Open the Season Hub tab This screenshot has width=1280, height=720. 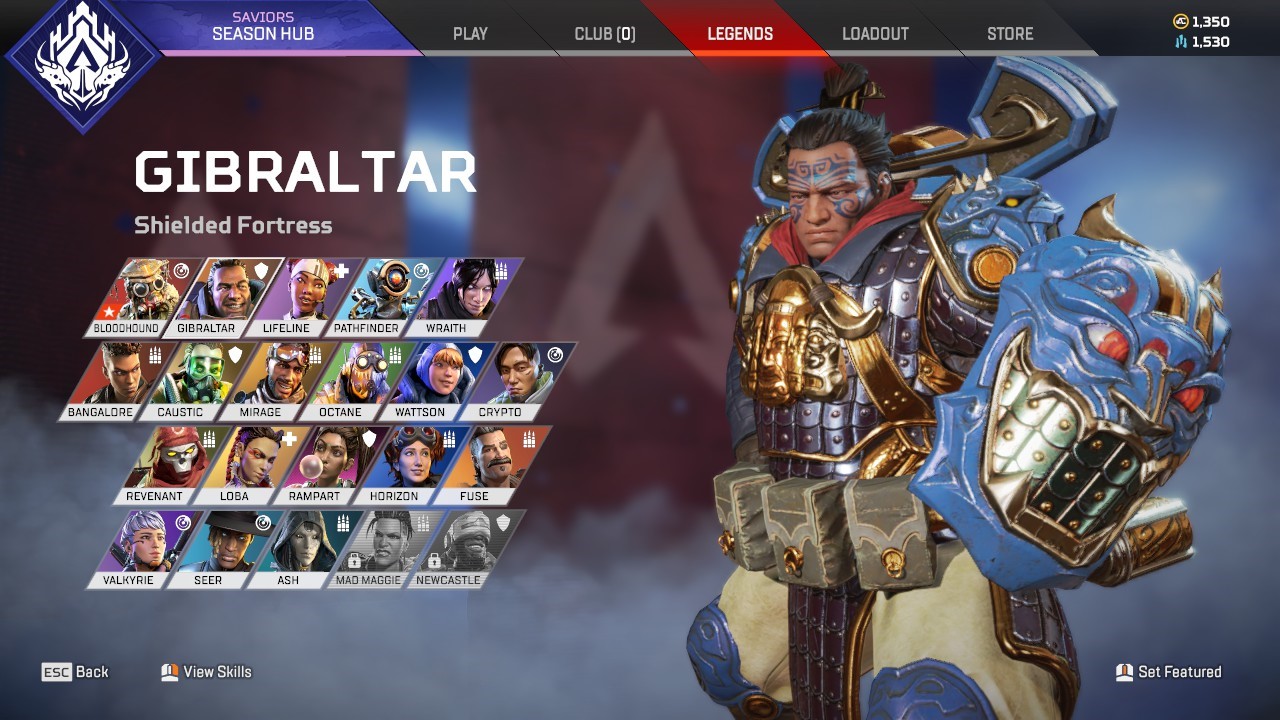click(263, 27)
